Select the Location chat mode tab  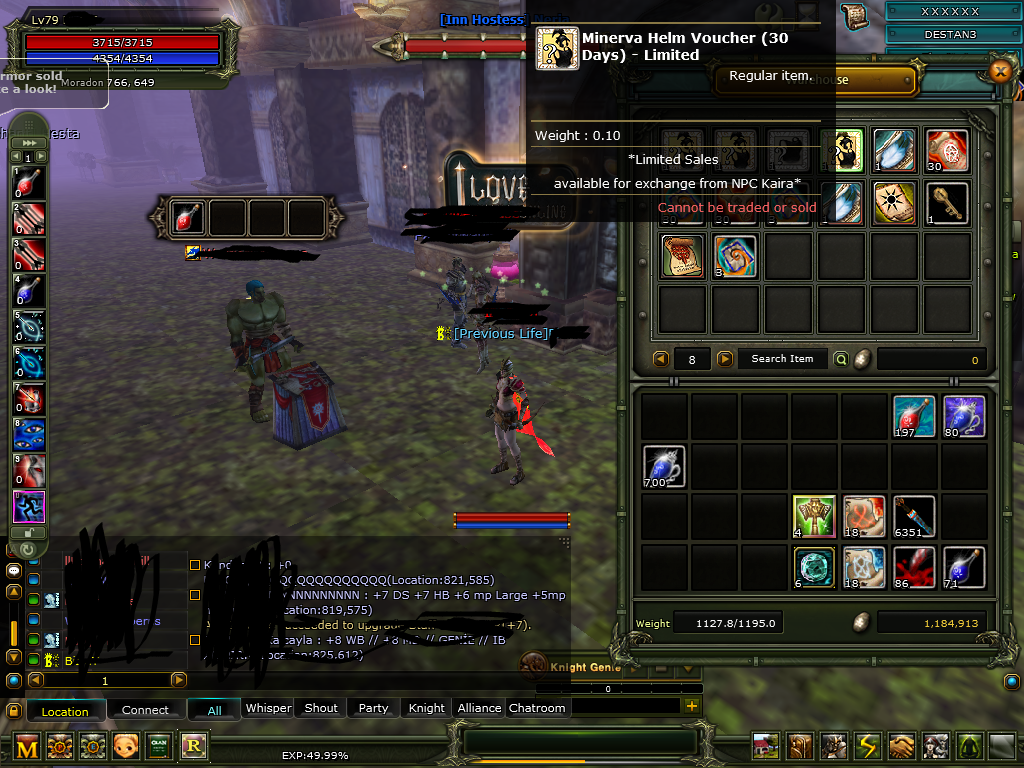pyautogui.click(x=65, y=711)
